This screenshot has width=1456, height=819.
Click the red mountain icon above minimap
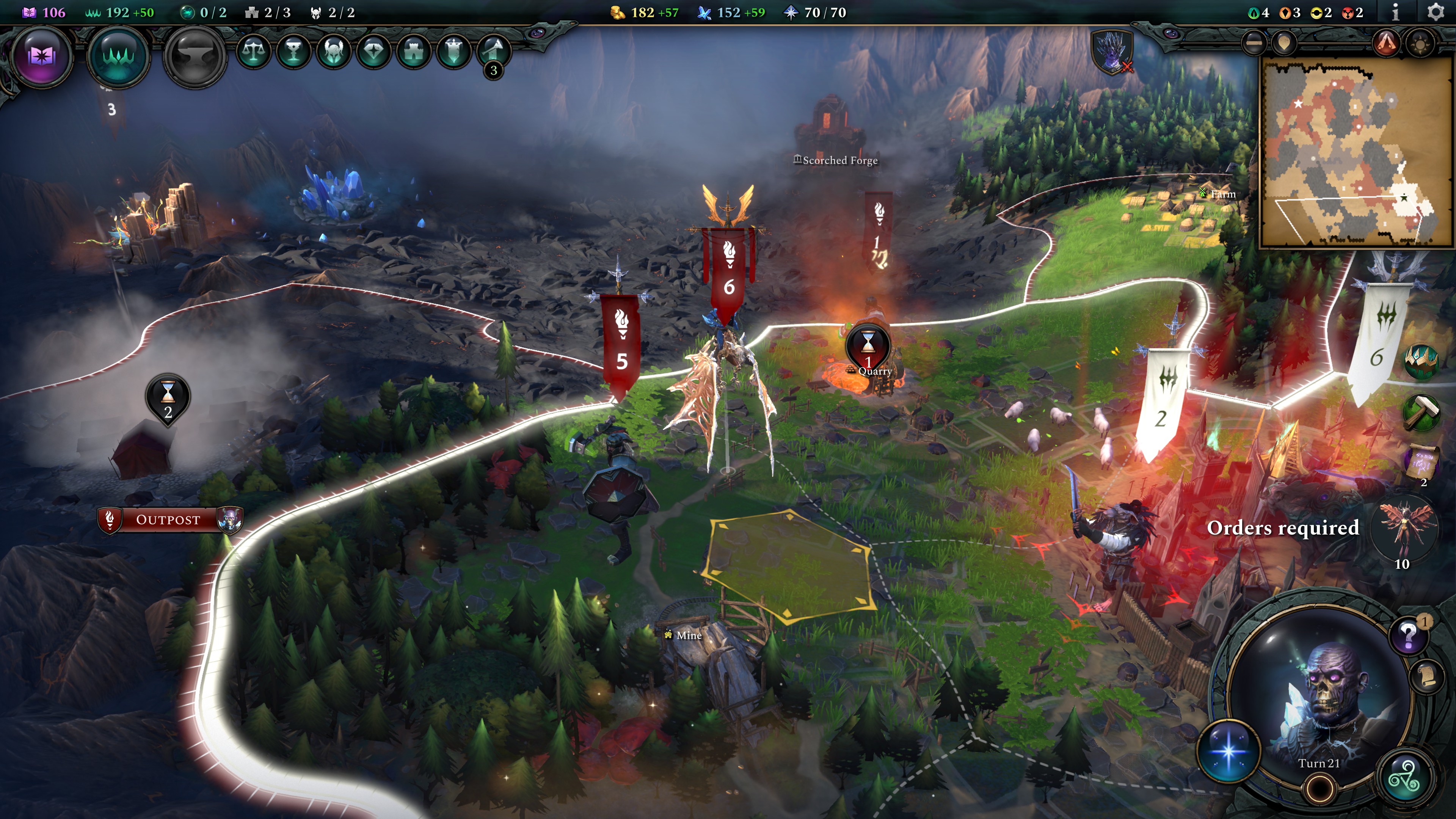tap(1386, 43)
